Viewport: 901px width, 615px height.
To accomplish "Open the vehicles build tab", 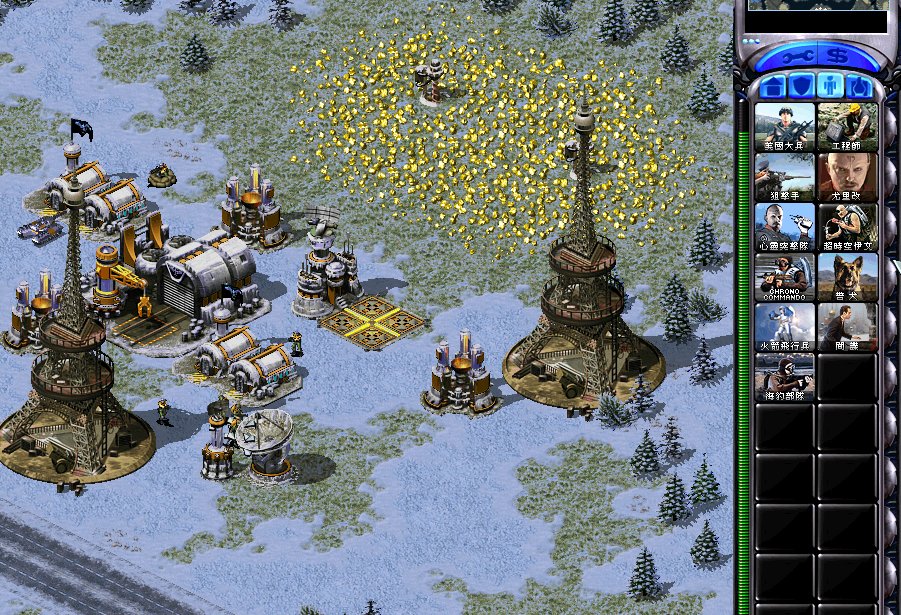I will (x=858, y=87).
